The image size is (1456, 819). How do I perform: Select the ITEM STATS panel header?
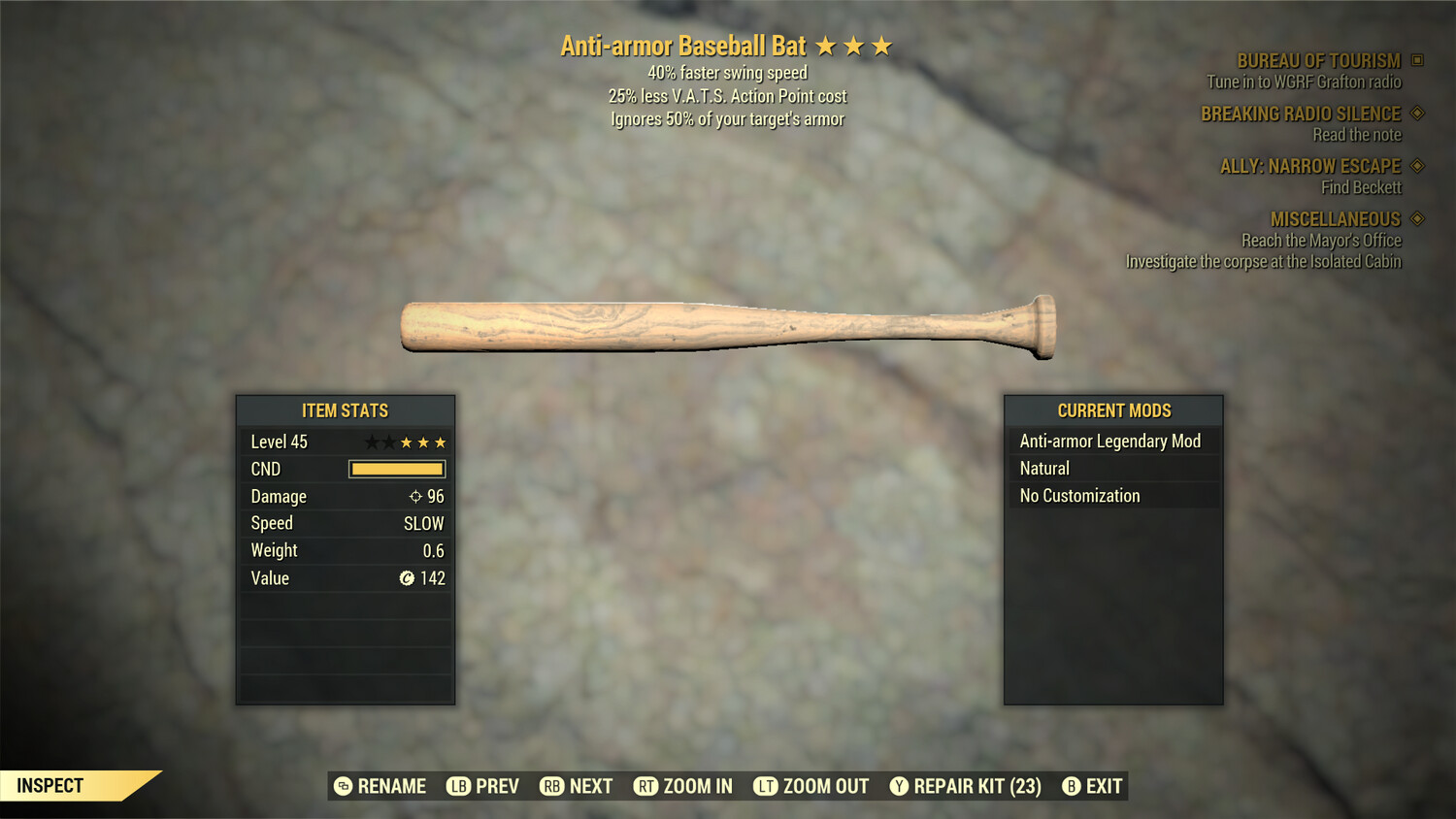(x=345, y=410)
